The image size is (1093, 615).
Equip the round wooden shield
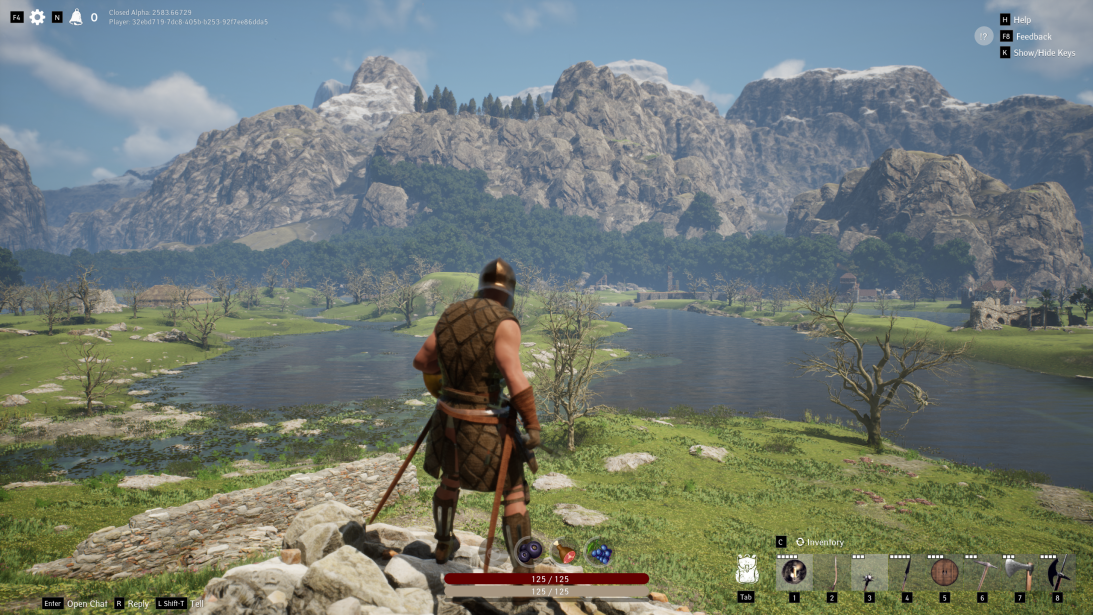(944, 572)
